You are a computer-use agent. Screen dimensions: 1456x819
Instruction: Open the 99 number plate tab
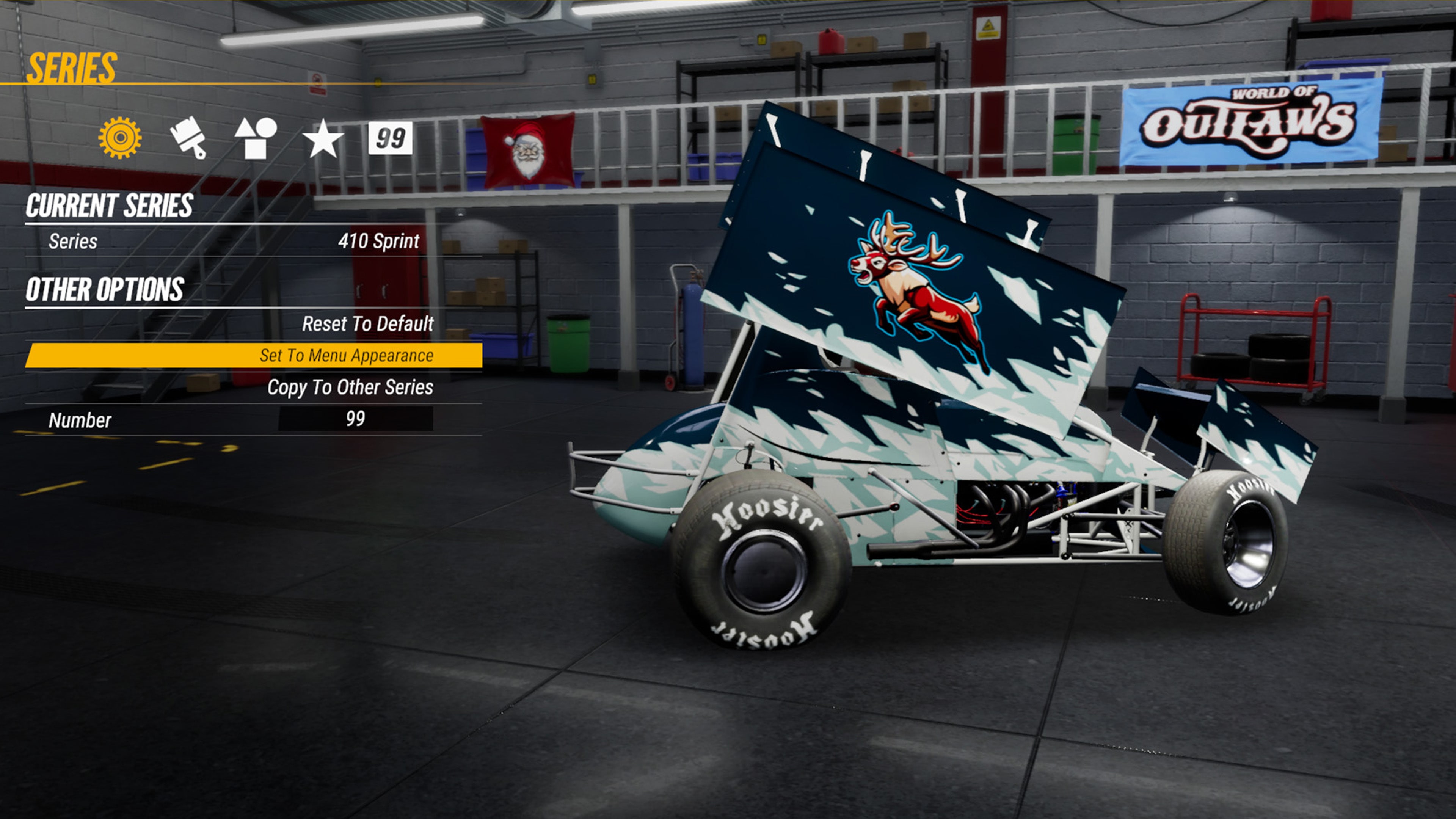390,138
